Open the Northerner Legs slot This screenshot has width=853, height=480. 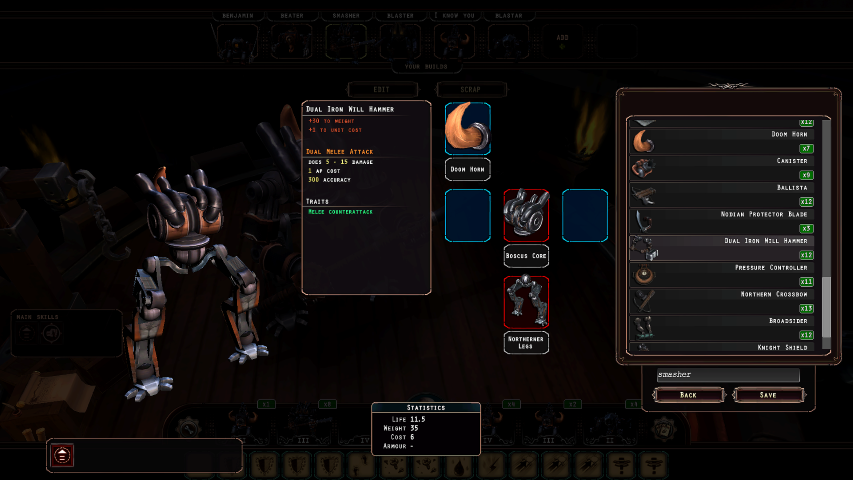click(526, 303)
